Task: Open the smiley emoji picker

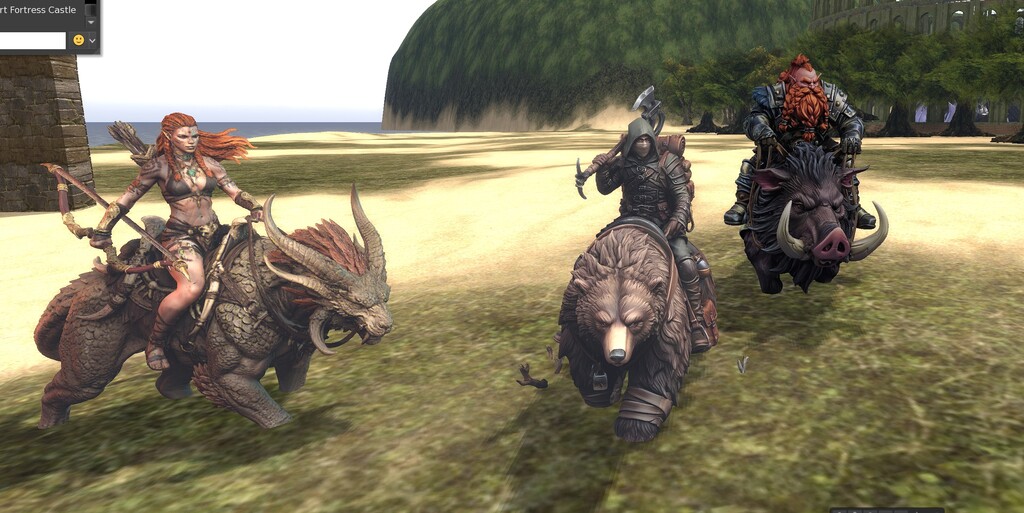Action: pos(78,41)
